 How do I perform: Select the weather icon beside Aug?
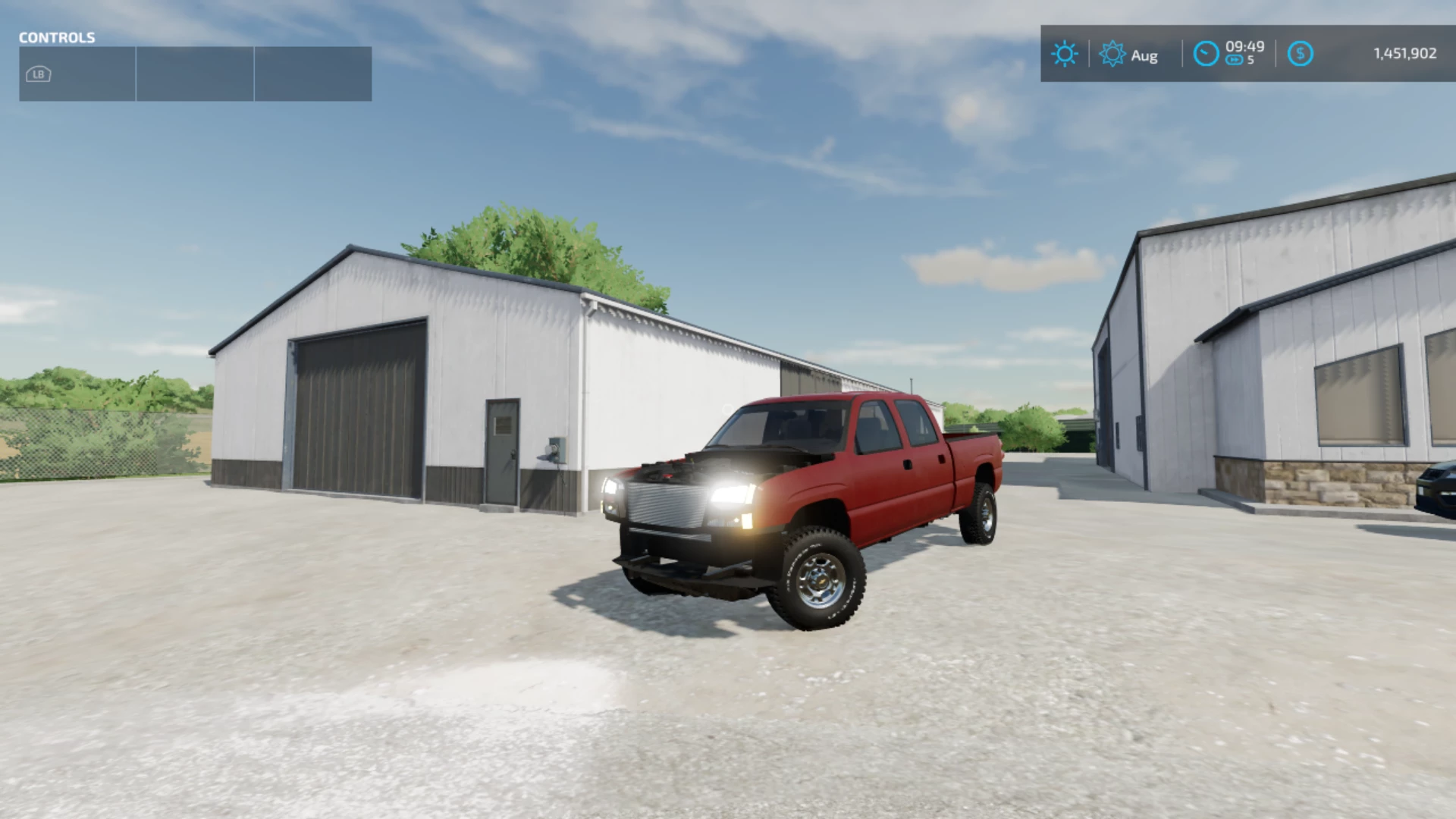coord(1112,54)
